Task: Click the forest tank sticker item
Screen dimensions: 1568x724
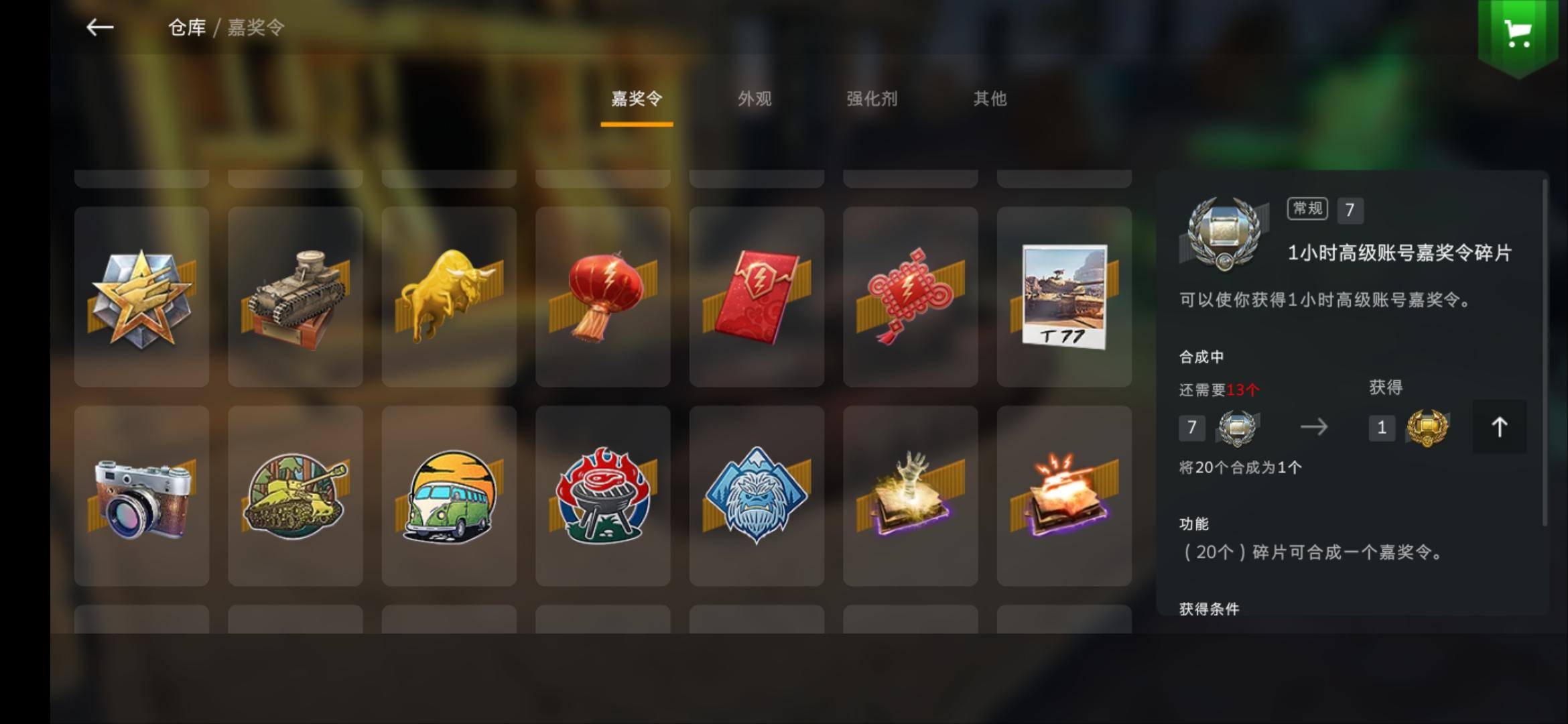Action: click(x=295, y=496)
